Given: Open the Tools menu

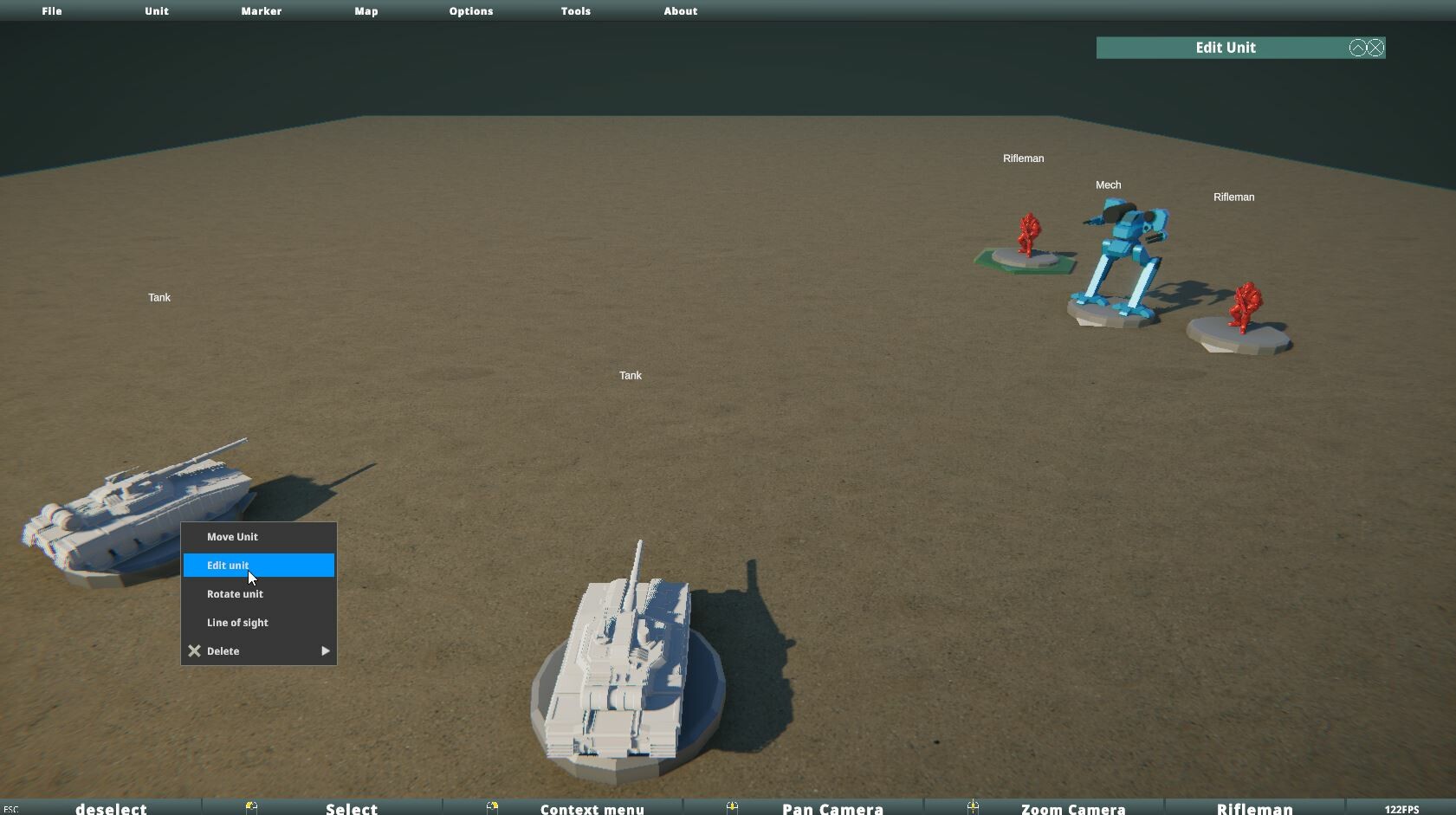Looking at the screenshot, I should (x=575, y=11).
